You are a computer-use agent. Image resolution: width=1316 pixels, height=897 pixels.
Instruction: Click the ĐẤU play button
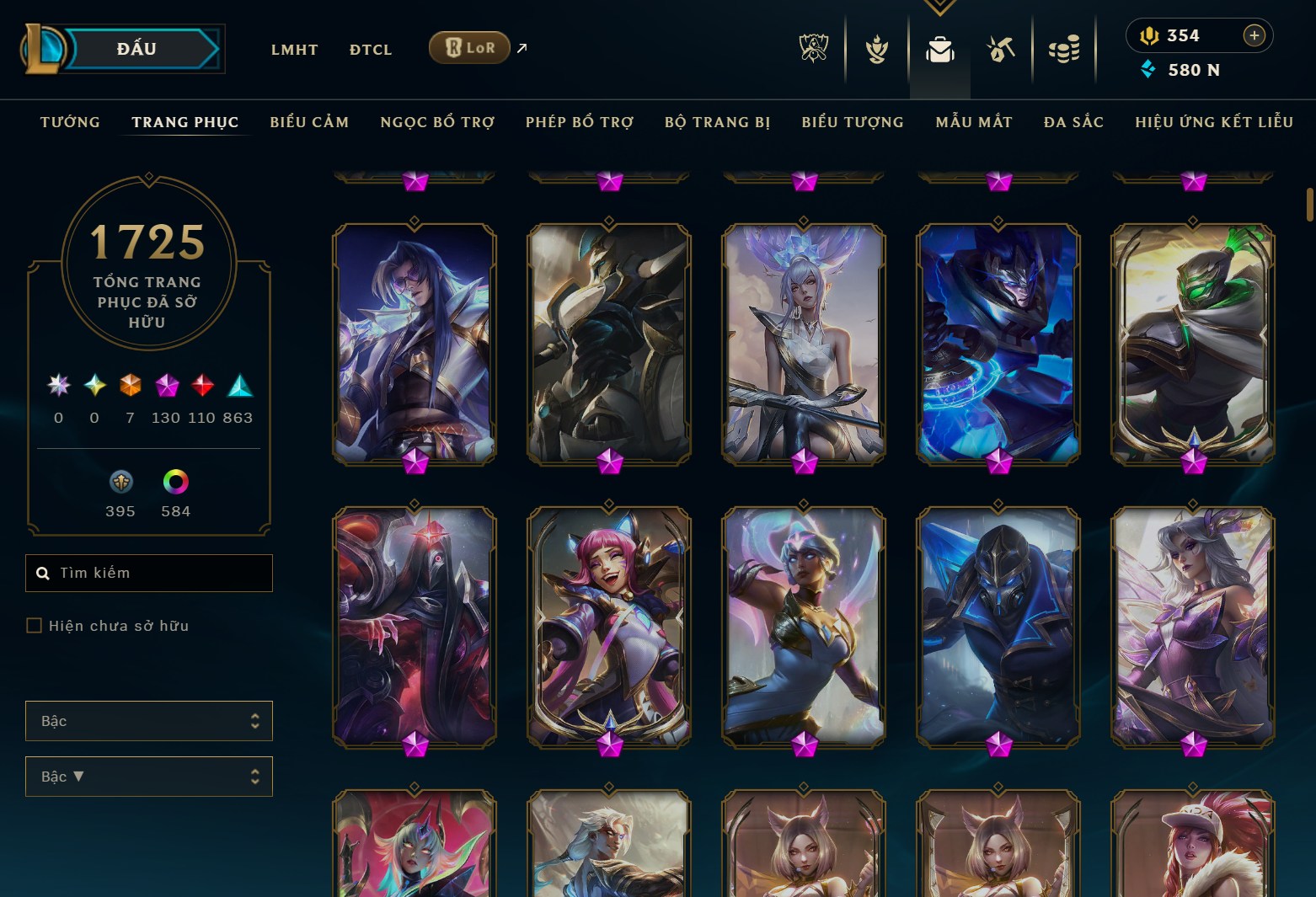[137, 48]
